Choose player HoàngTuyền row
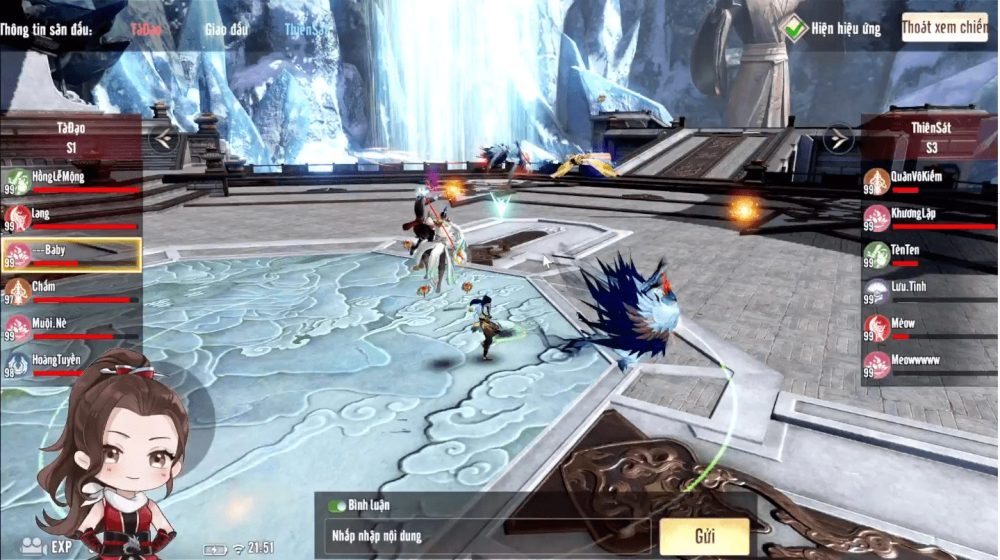This screenshot has height=560, width=1000. coord(70,364)
